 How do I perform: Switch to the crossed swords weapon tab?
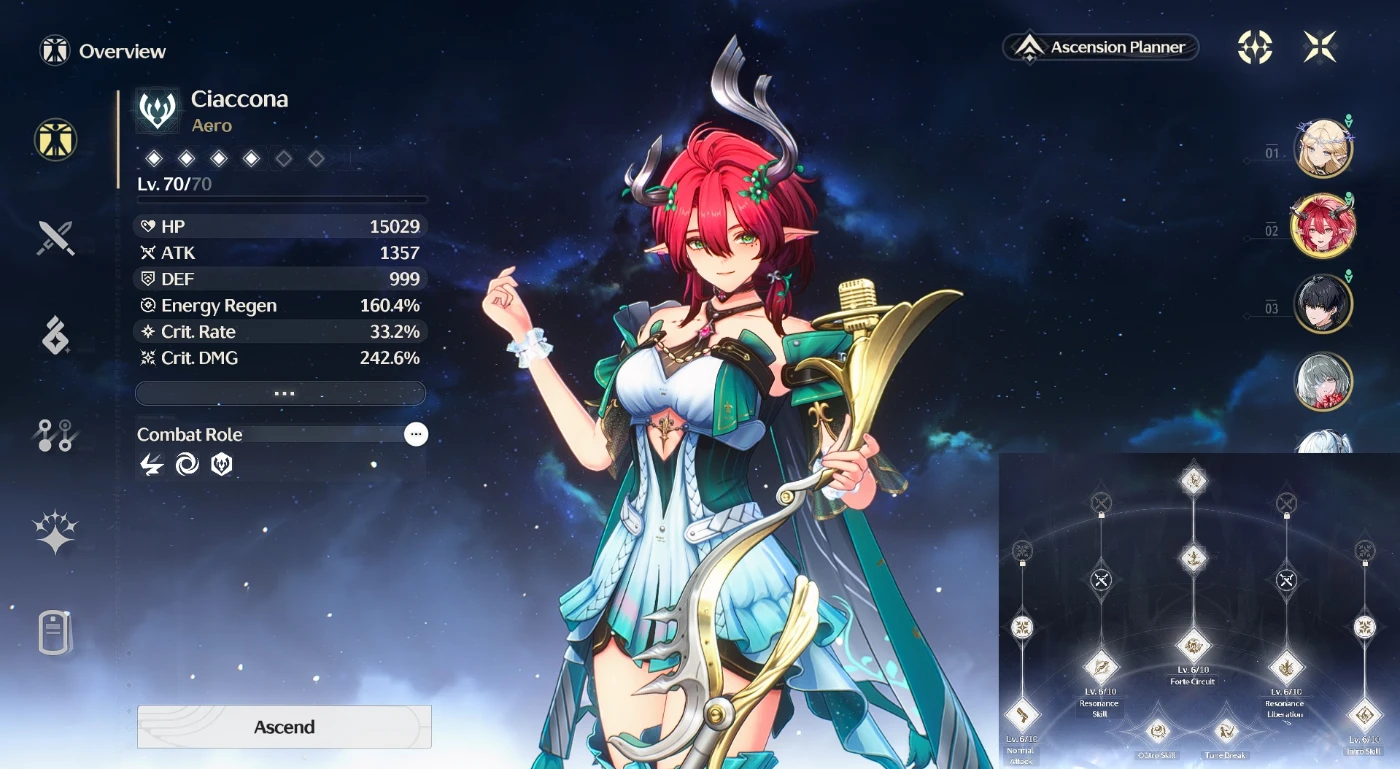point(56,238)
